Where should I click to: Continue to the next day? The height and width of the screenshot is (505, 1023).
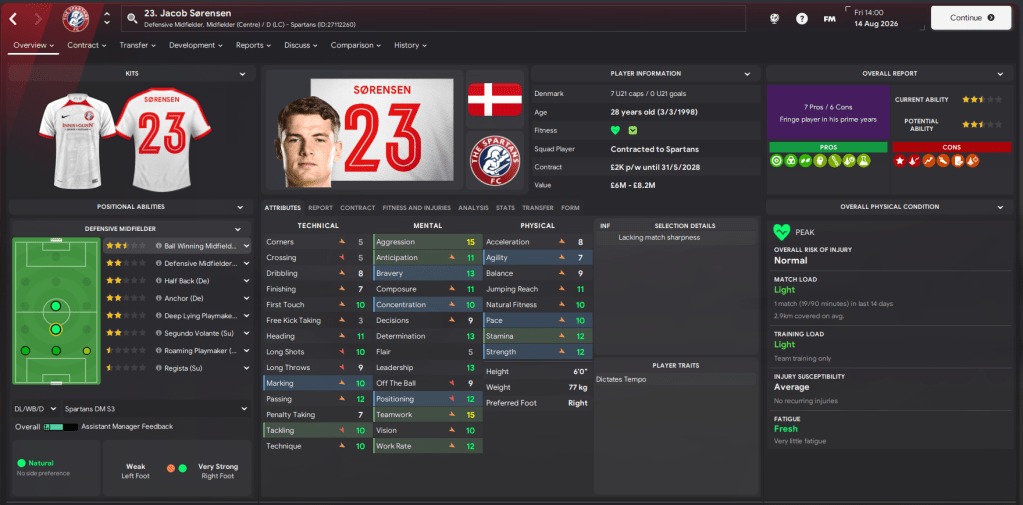point(970,17)
